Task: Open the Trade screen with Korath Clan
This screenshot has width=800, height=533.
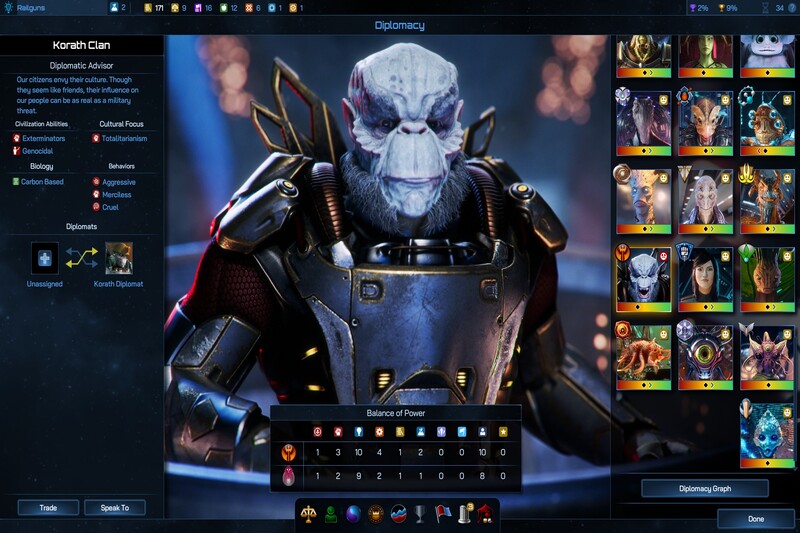Action: tap(47, 508)
